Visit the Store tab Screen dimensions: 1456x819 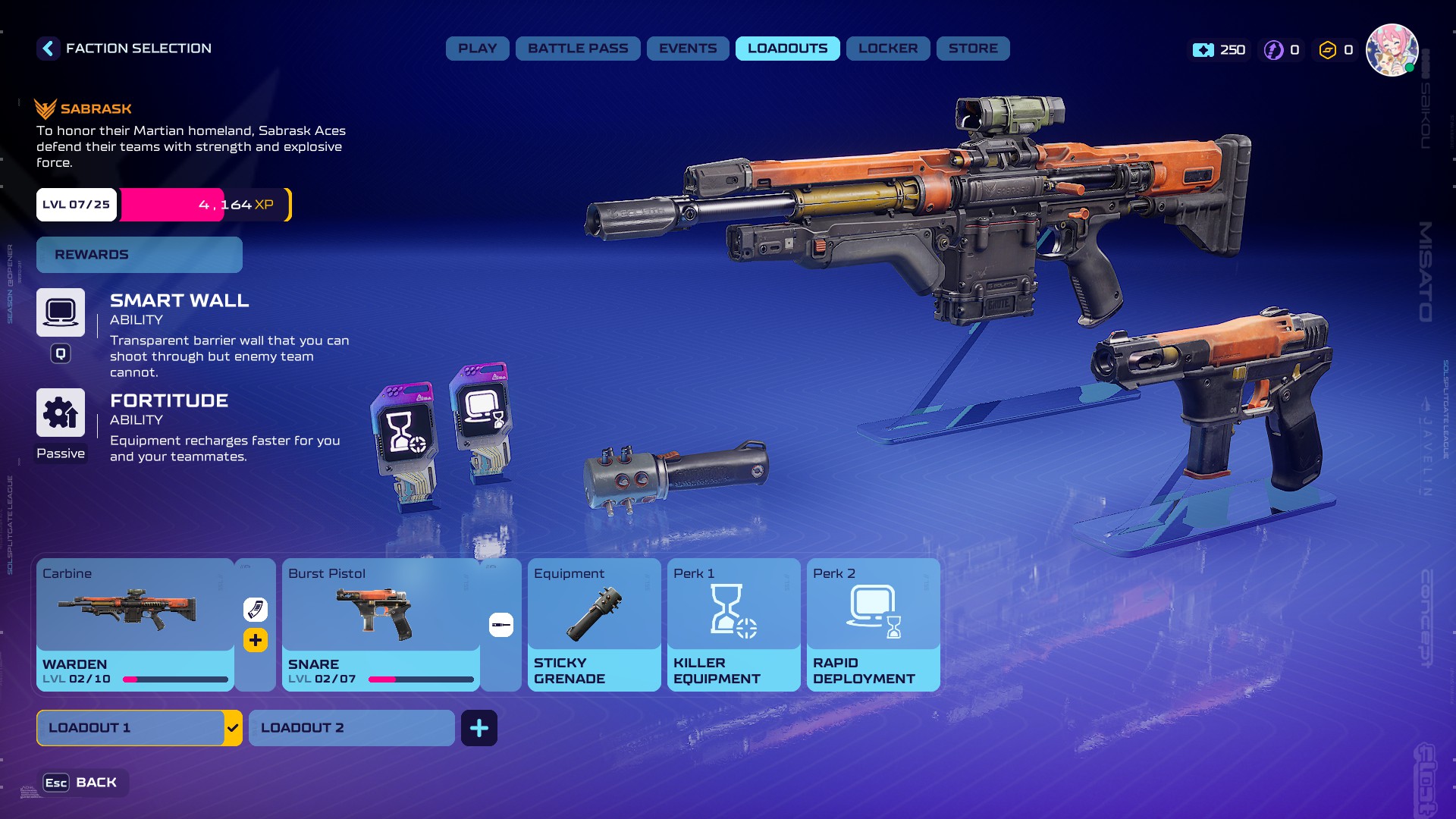(x=972, y=49)
